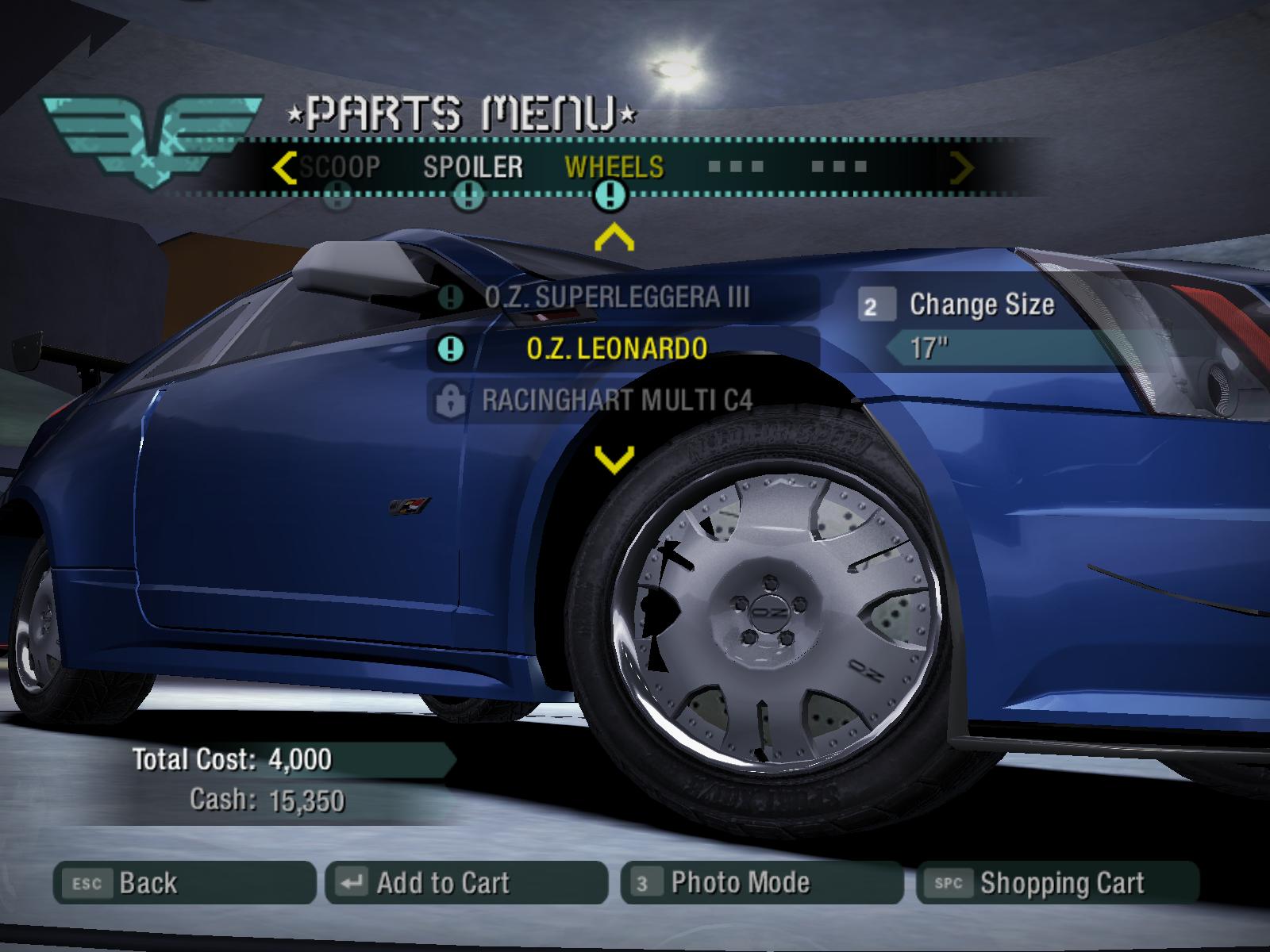Go back with the Back button

(184, 882)
